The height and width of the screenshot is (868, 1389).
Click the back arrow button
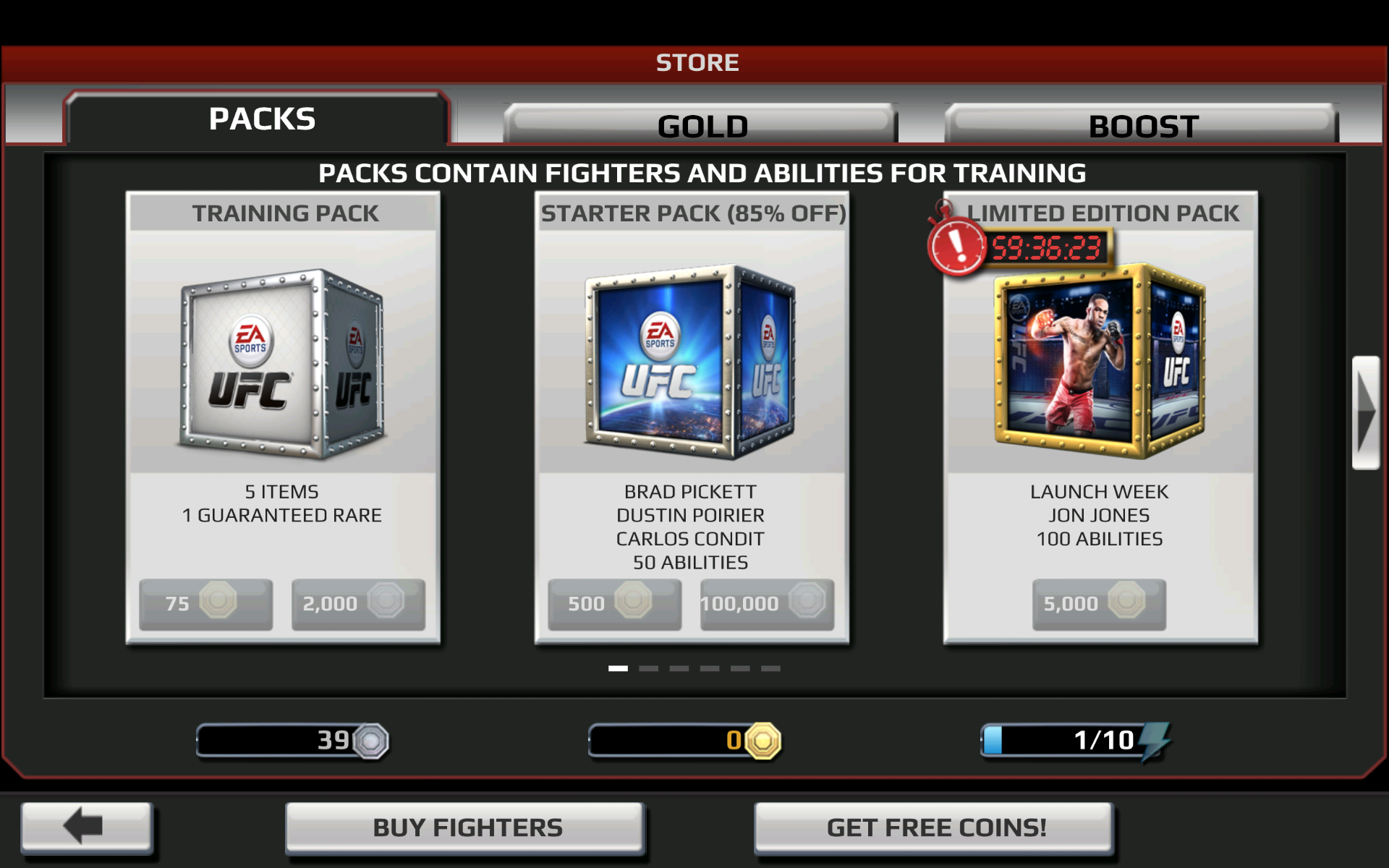click(86, 826)
